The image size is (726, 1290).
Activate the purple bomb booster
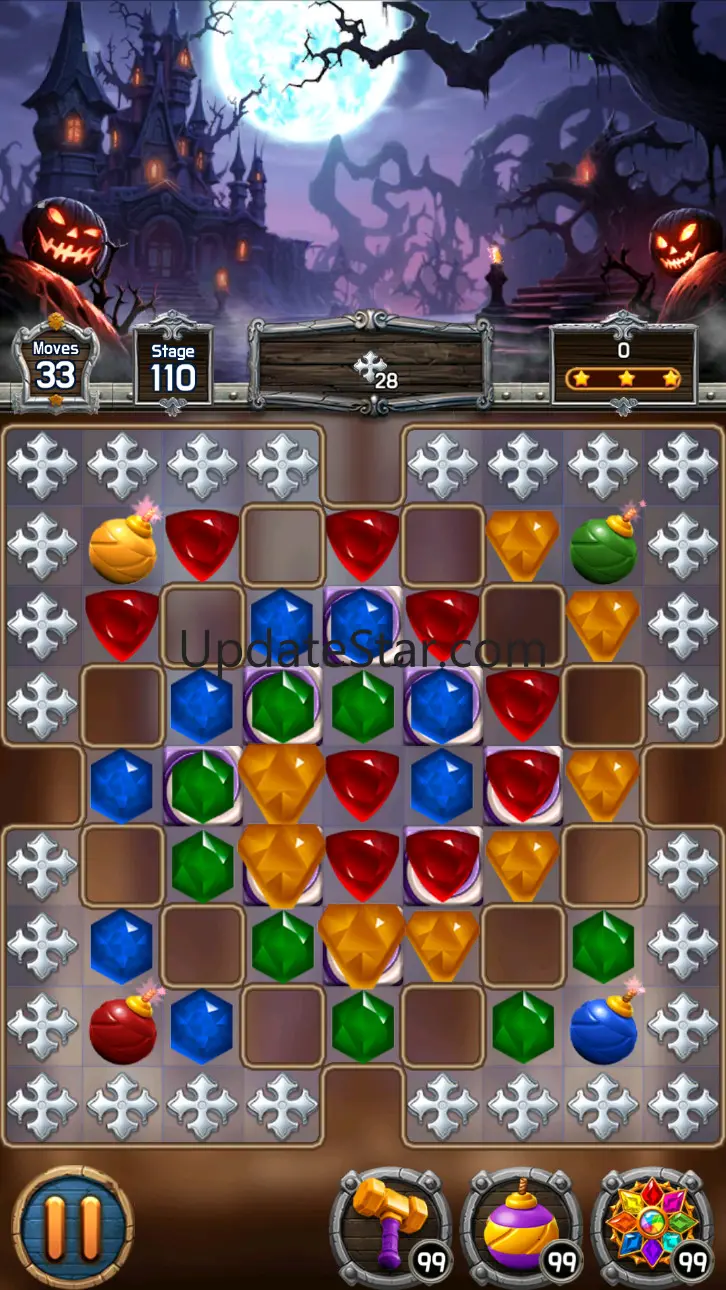click(519, 1226)
